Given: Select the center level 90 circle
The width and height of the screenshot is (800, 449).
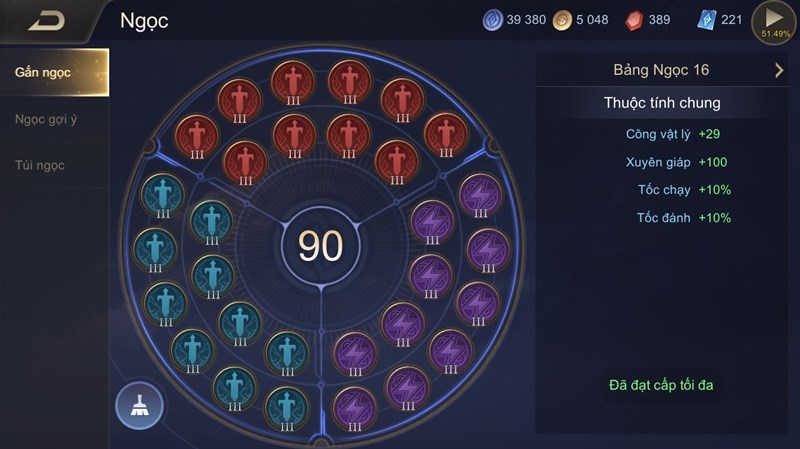Looking at the screenshot, I should click(x=320, y=245).
